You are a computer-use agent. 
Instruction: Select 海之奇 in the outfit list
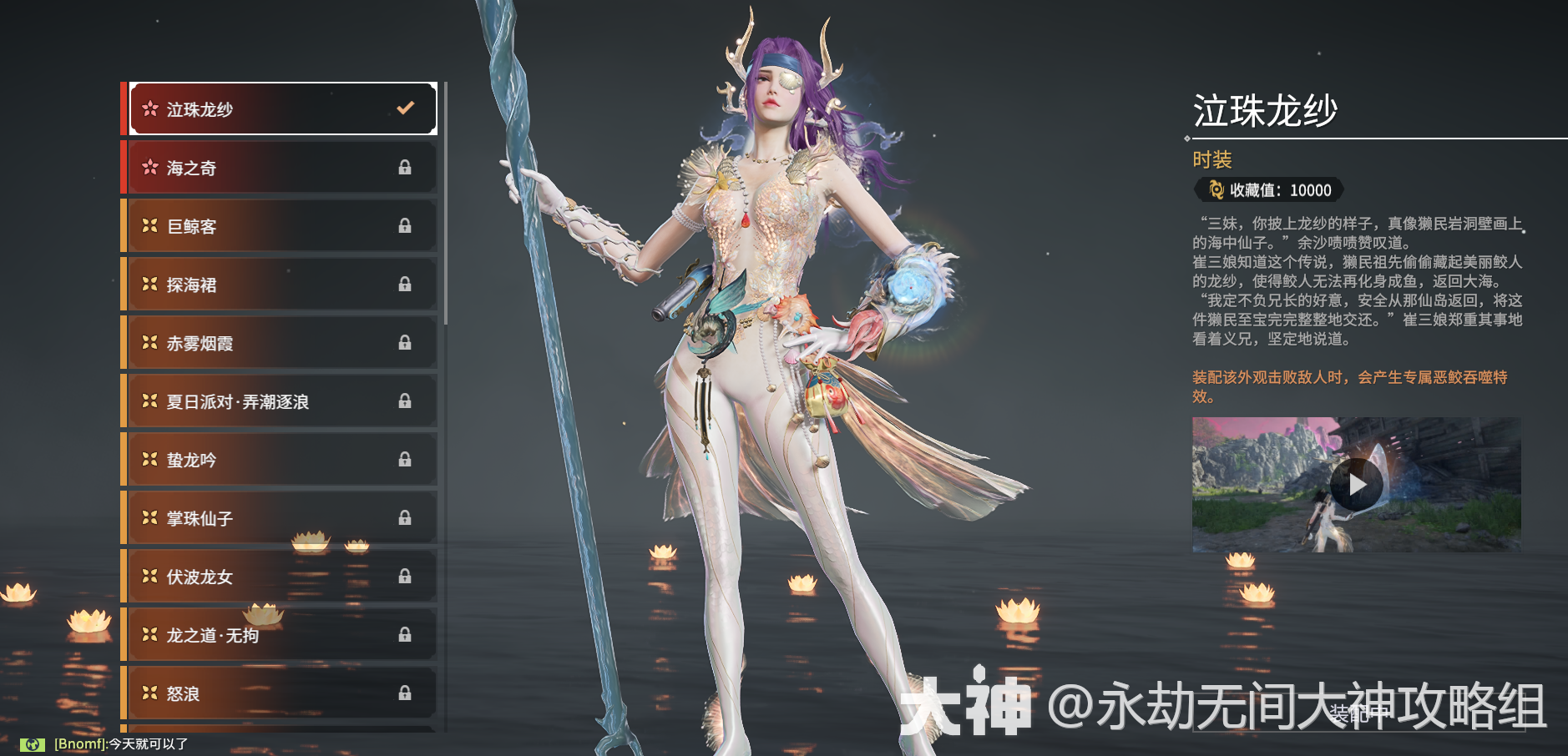click(x=276, y=168)
